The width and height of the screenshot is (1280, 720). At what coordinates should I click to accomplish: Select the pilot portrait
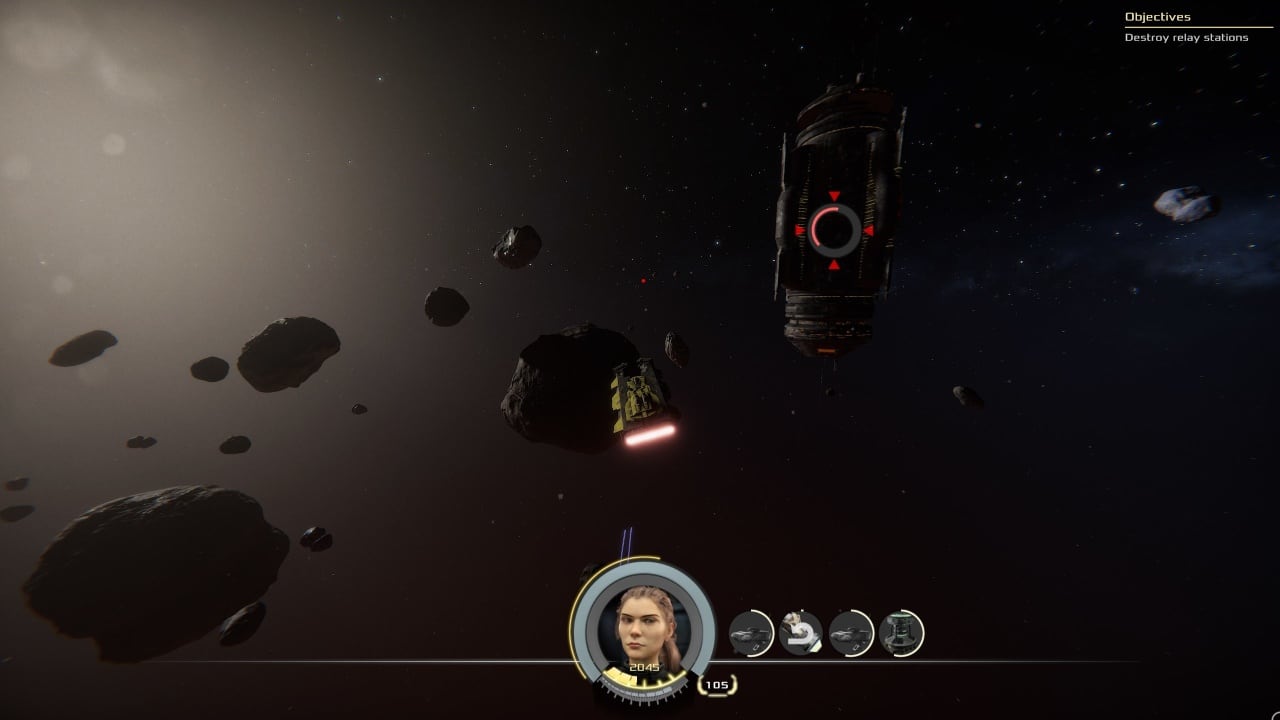tap(643, 626)
